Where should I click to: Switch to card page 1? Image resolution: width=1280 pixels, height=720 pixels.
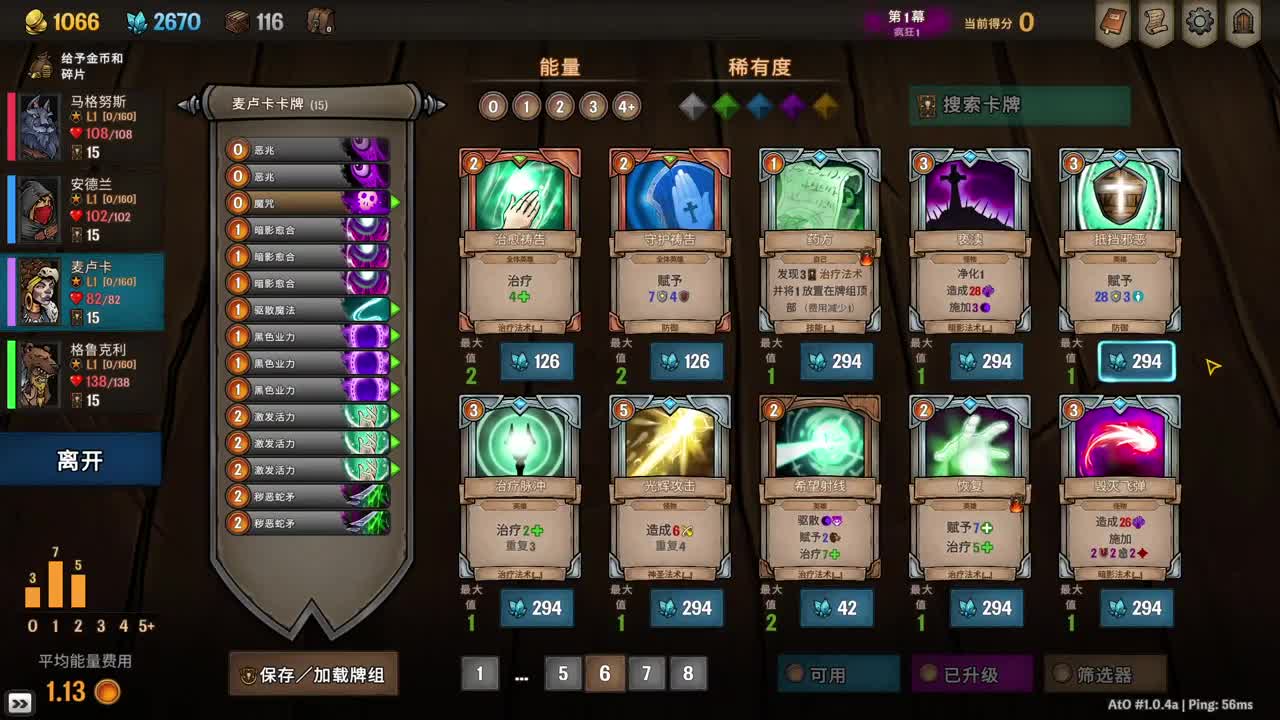point(479,674)
